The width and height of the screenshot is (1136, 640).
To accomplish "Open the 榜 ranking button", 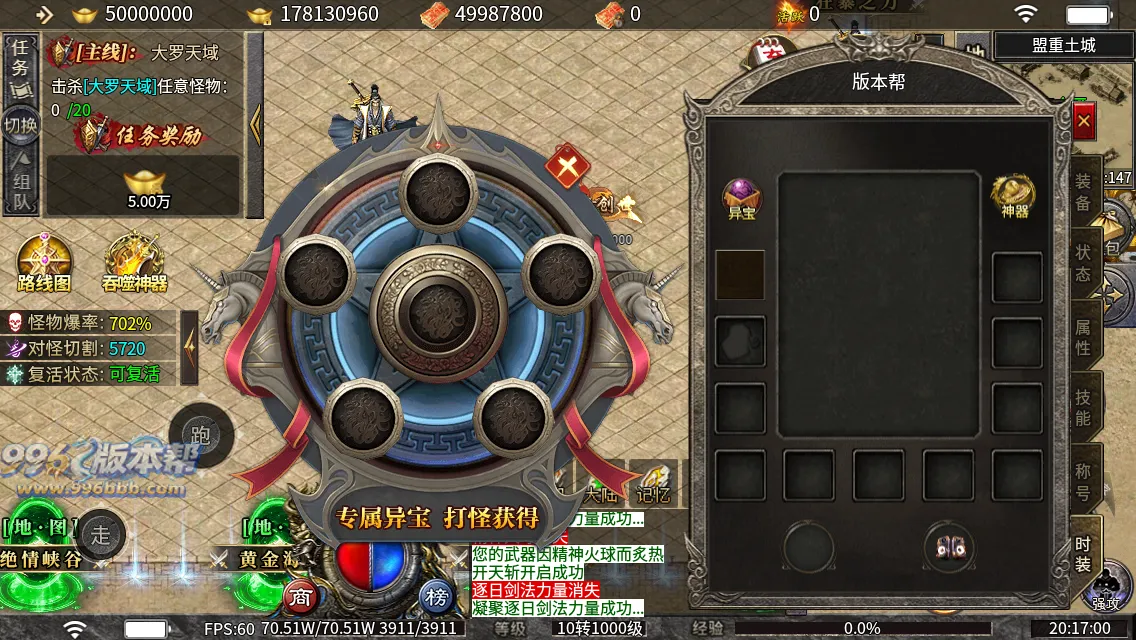I will point(436,597).
